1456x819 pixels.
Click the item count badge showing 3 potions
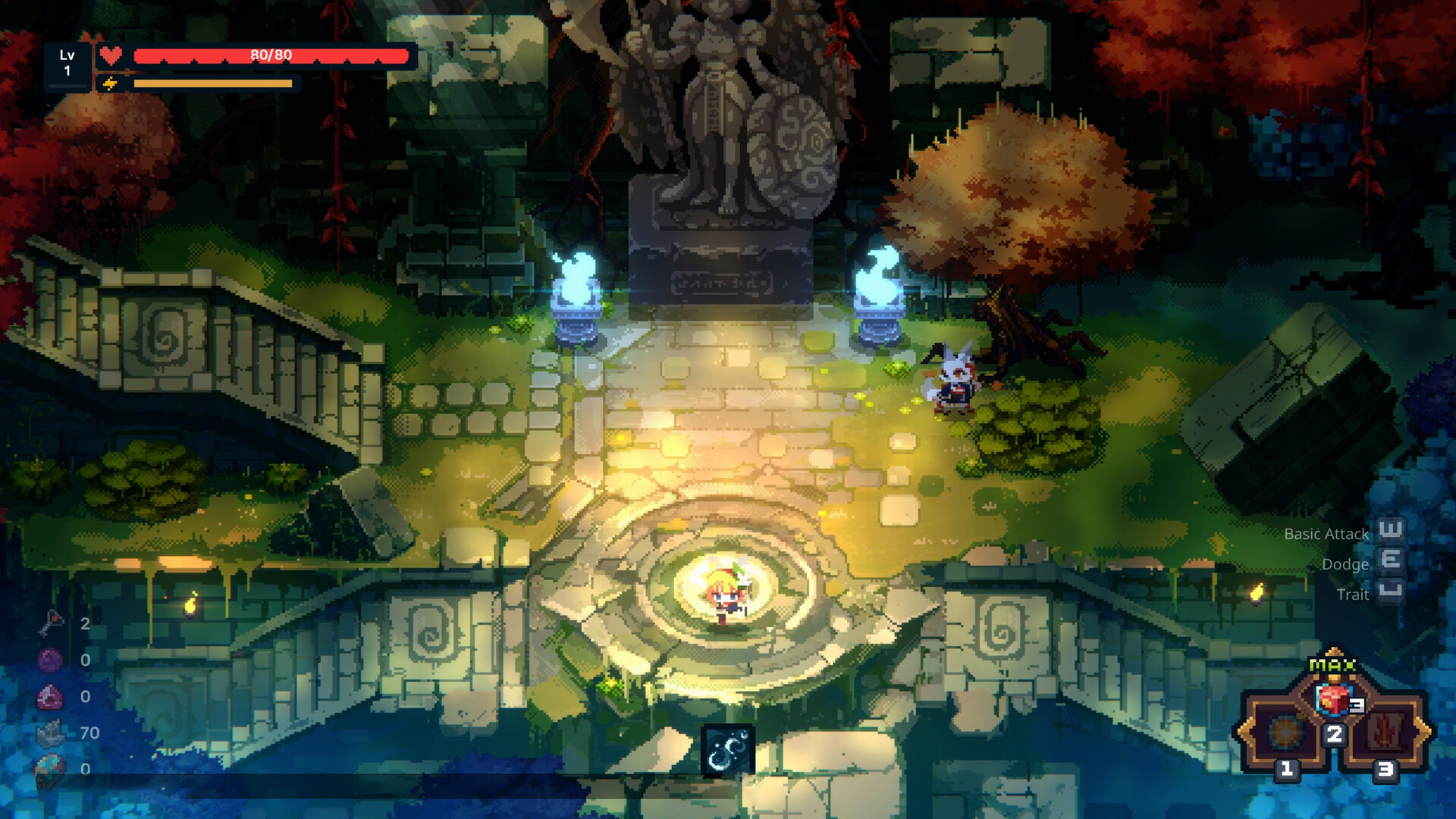click(x=1356, y=704)
